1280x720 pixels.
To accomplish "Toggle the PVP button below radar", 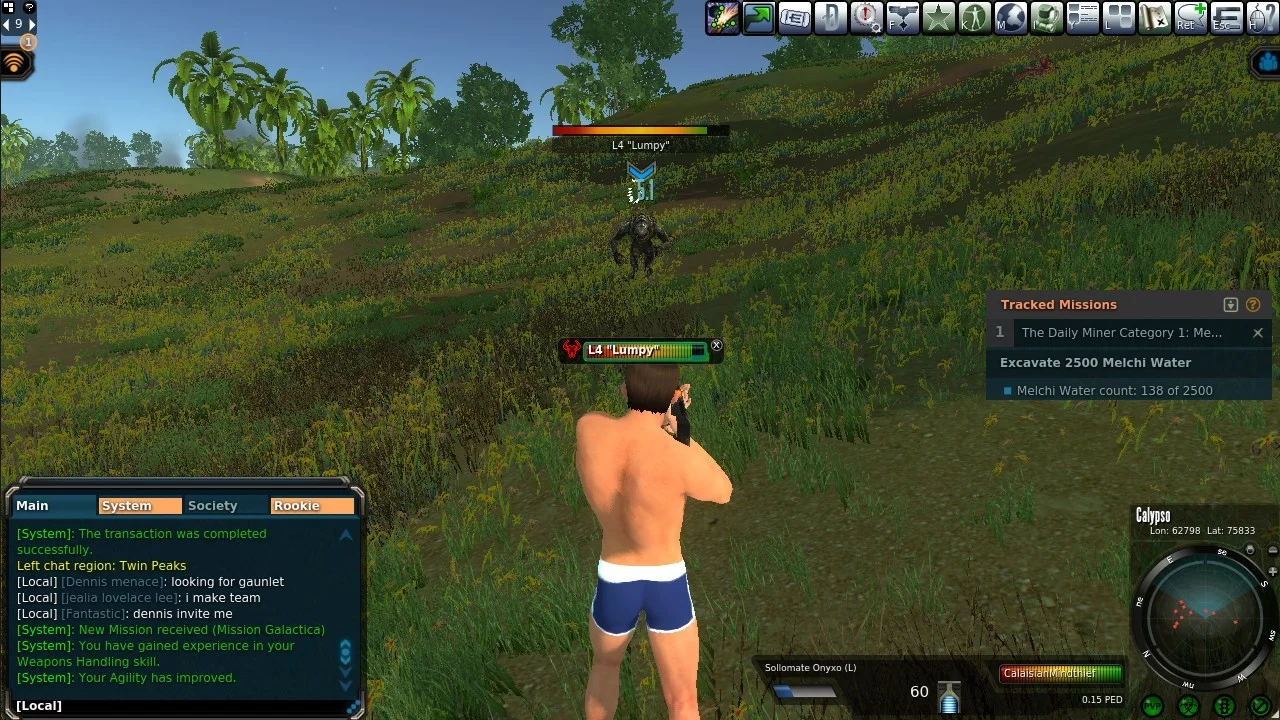I will (1153, 706).
